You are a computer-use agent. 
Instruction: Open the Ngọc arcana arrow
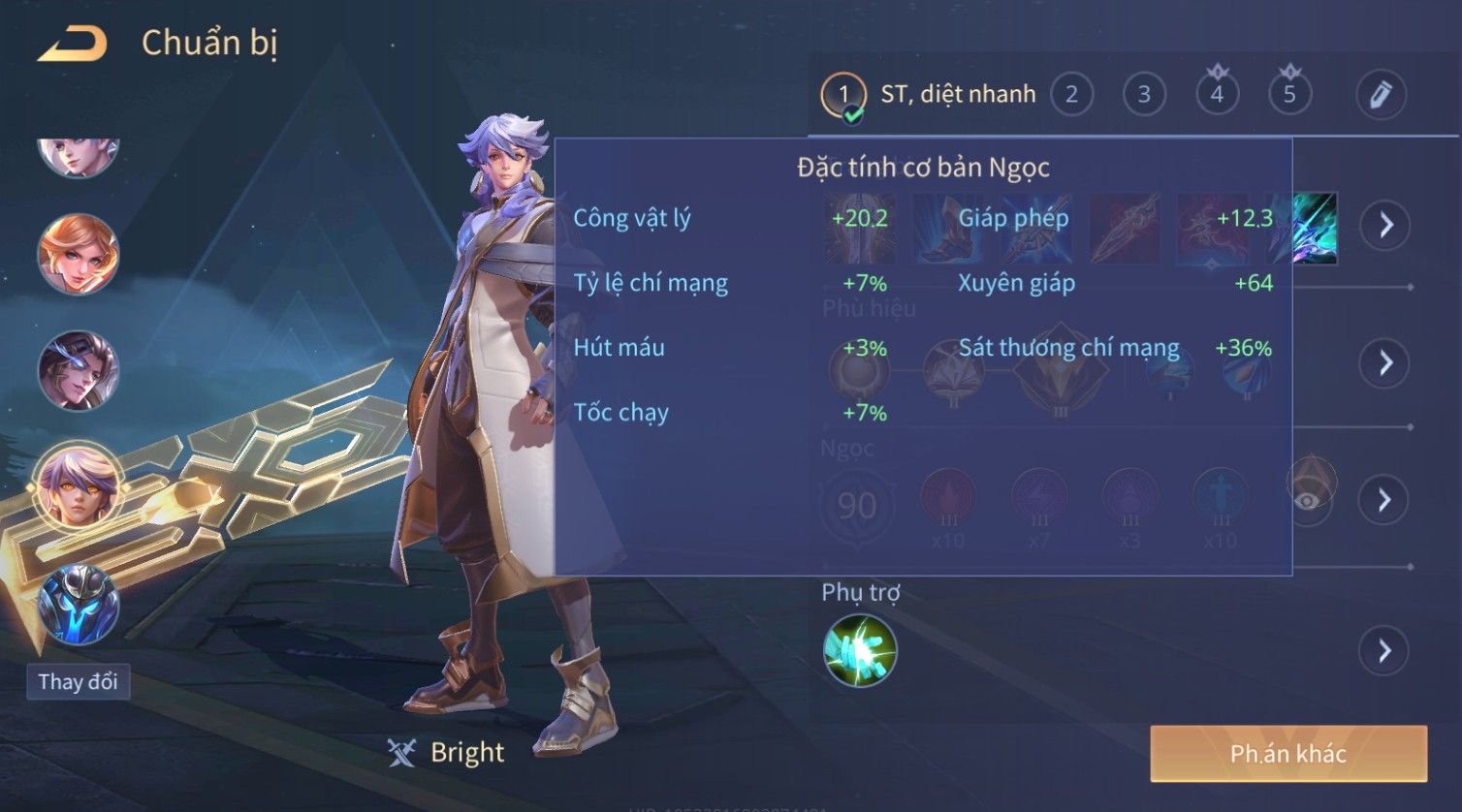click(1384, 500)
